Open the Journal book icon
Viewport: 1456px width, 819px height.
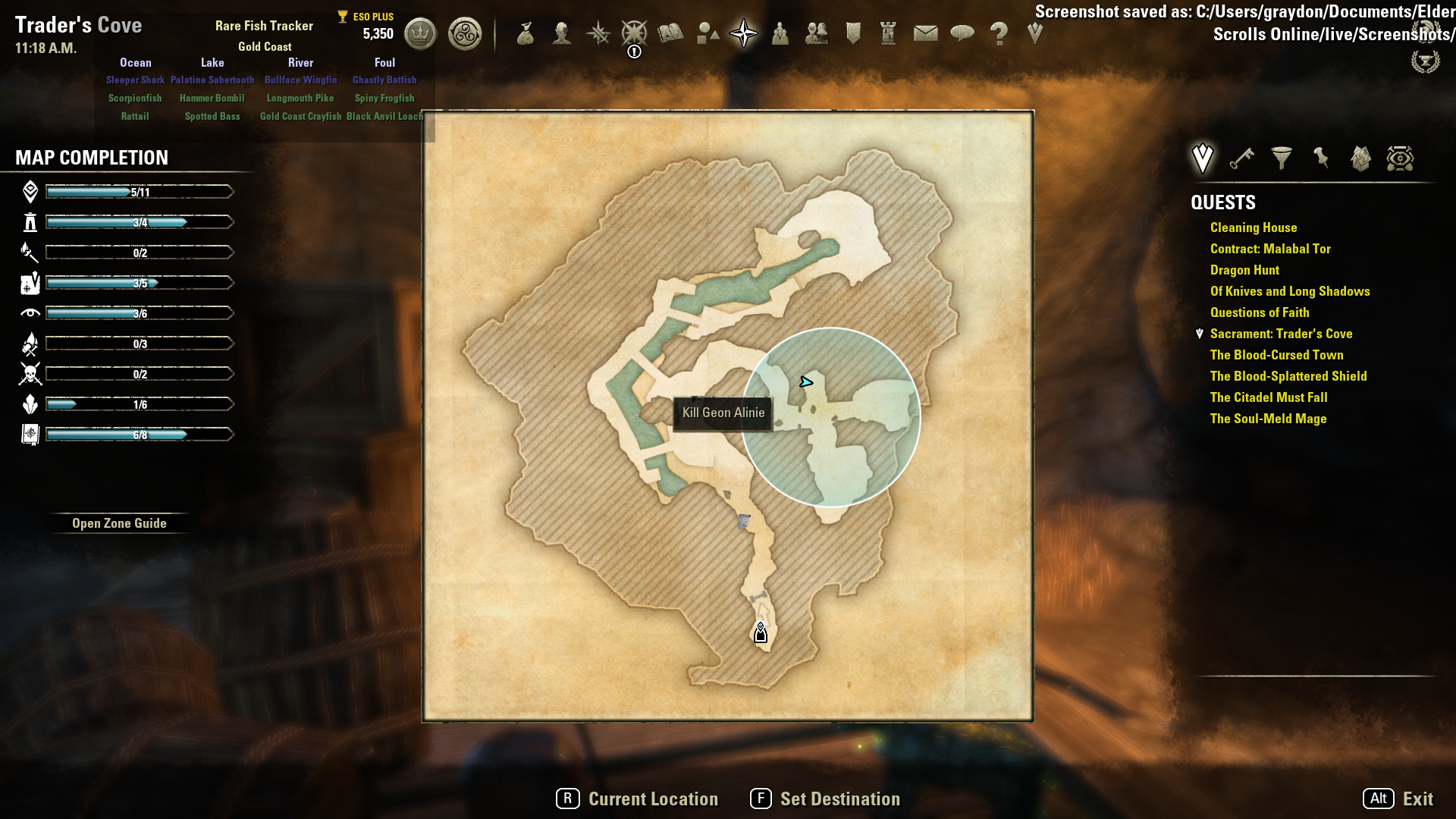coord(670,33)
